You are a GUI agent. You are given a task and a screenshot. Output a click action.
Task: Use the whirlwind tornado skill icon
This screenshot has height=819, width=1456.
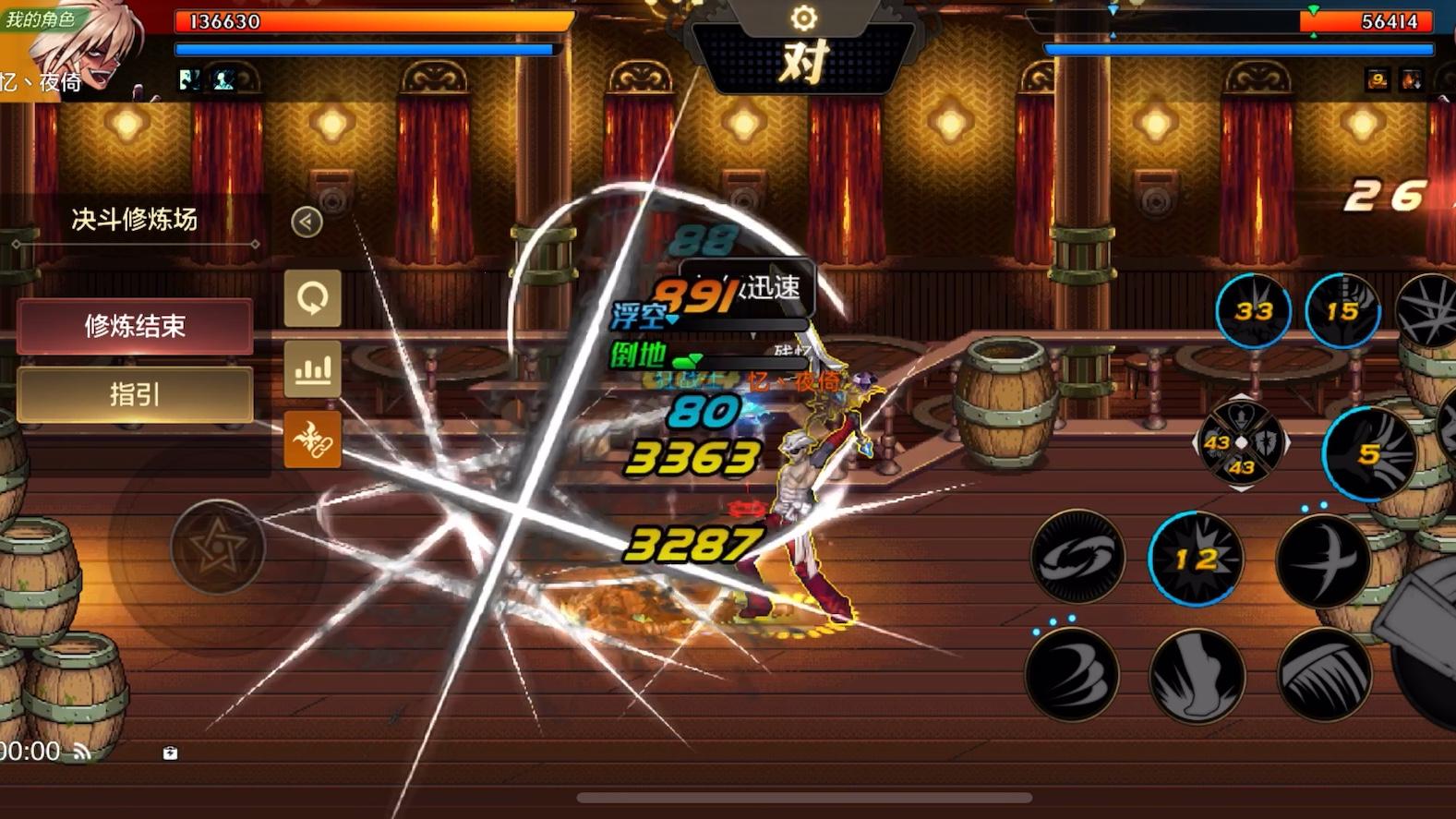(1072, 675)
